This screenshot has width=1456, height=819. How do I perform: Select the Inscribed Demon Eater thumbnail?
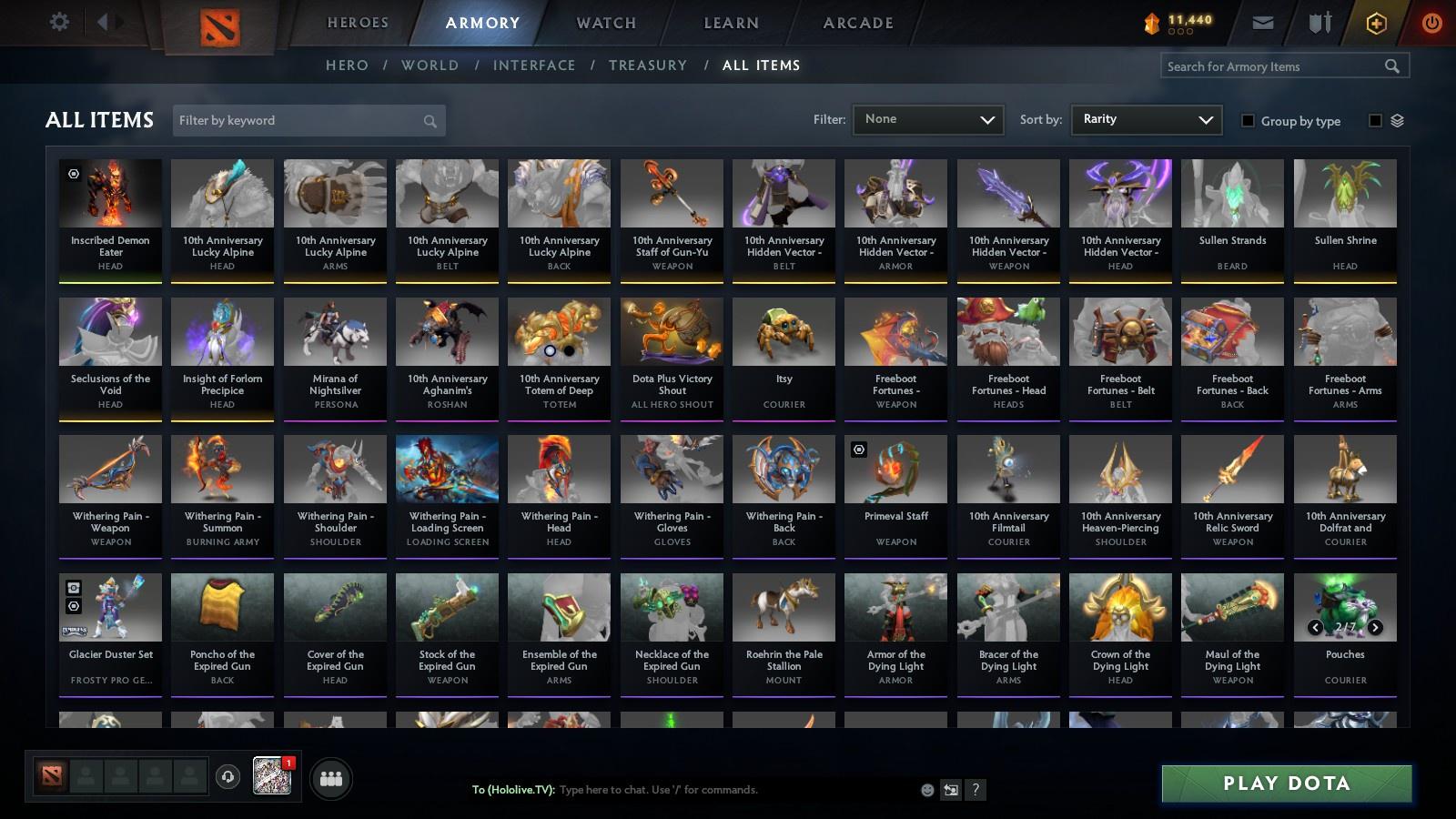tap(110, 193)
